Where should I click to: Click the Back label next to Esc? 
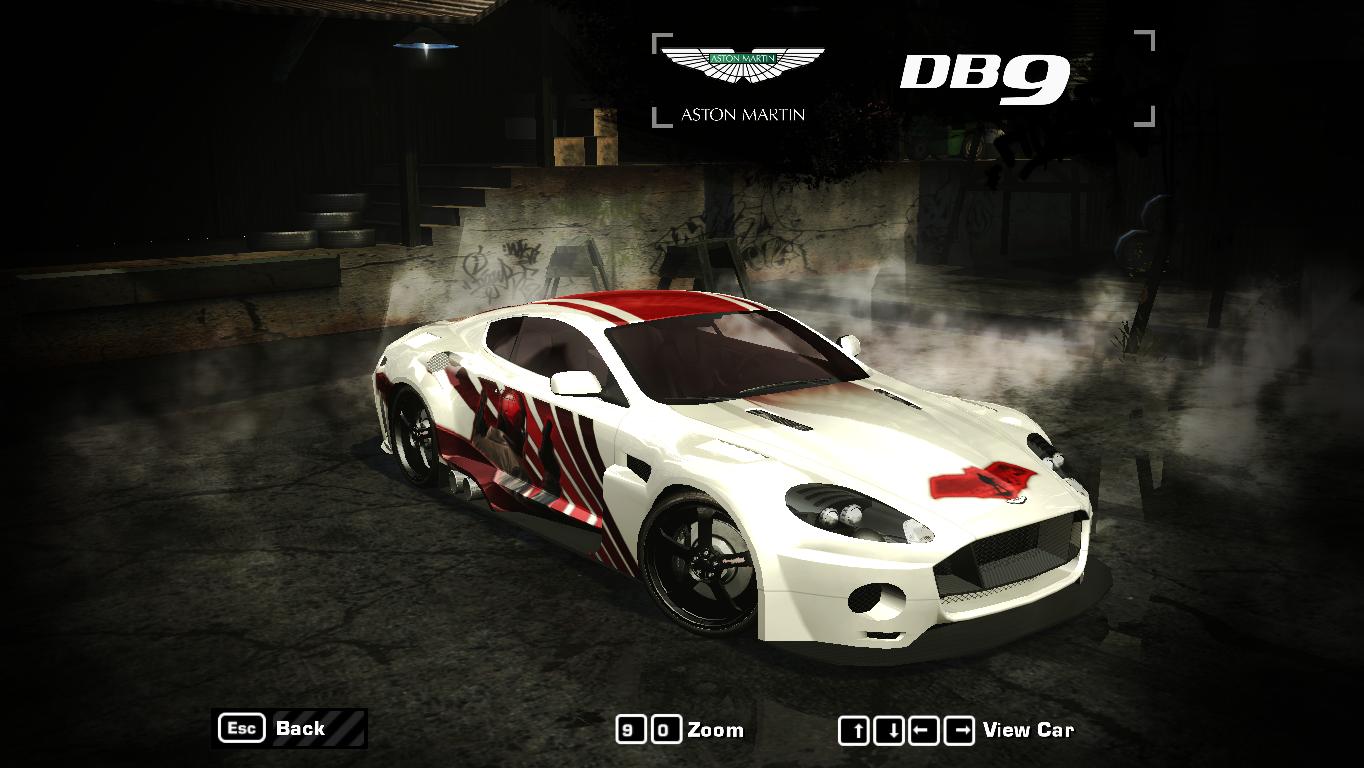tap(300, 728)
